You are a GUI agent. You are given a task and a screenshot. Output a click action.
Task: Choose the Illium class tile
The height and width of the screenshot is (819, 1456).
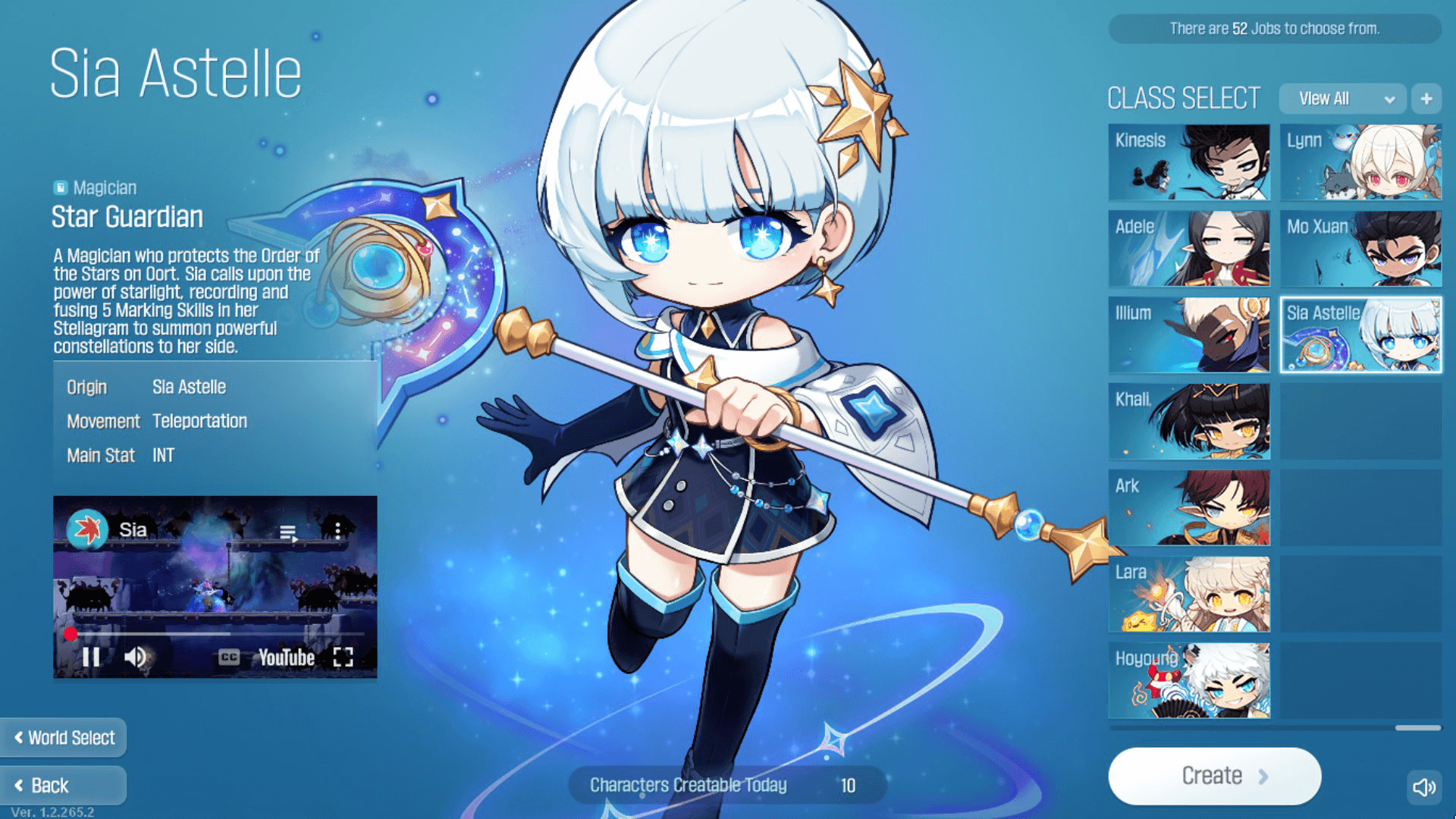pyautogui.click(x=1188, y=335)
